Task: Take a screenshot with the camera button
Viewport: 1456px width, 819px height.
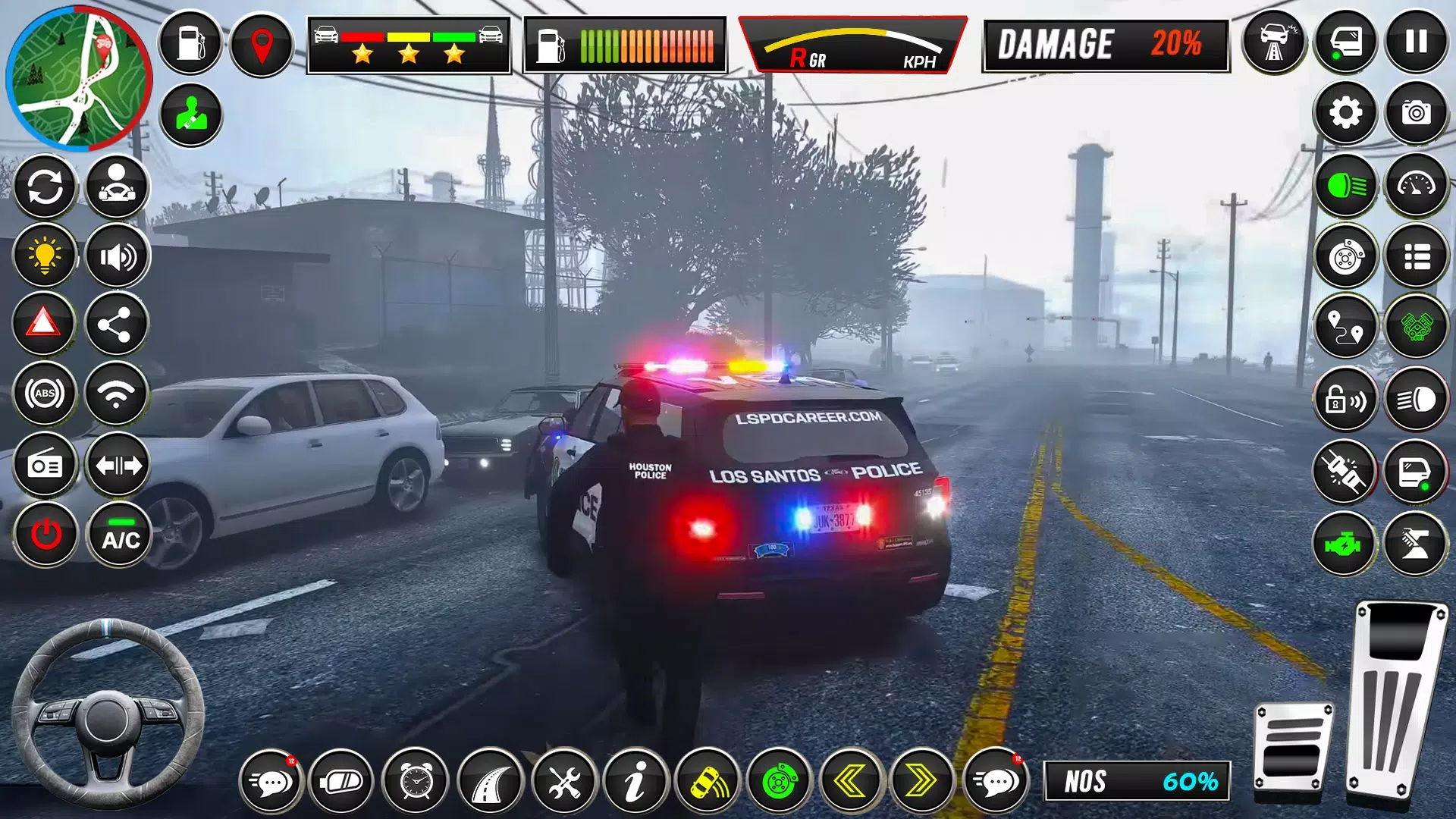Action: click(1416, 113)
